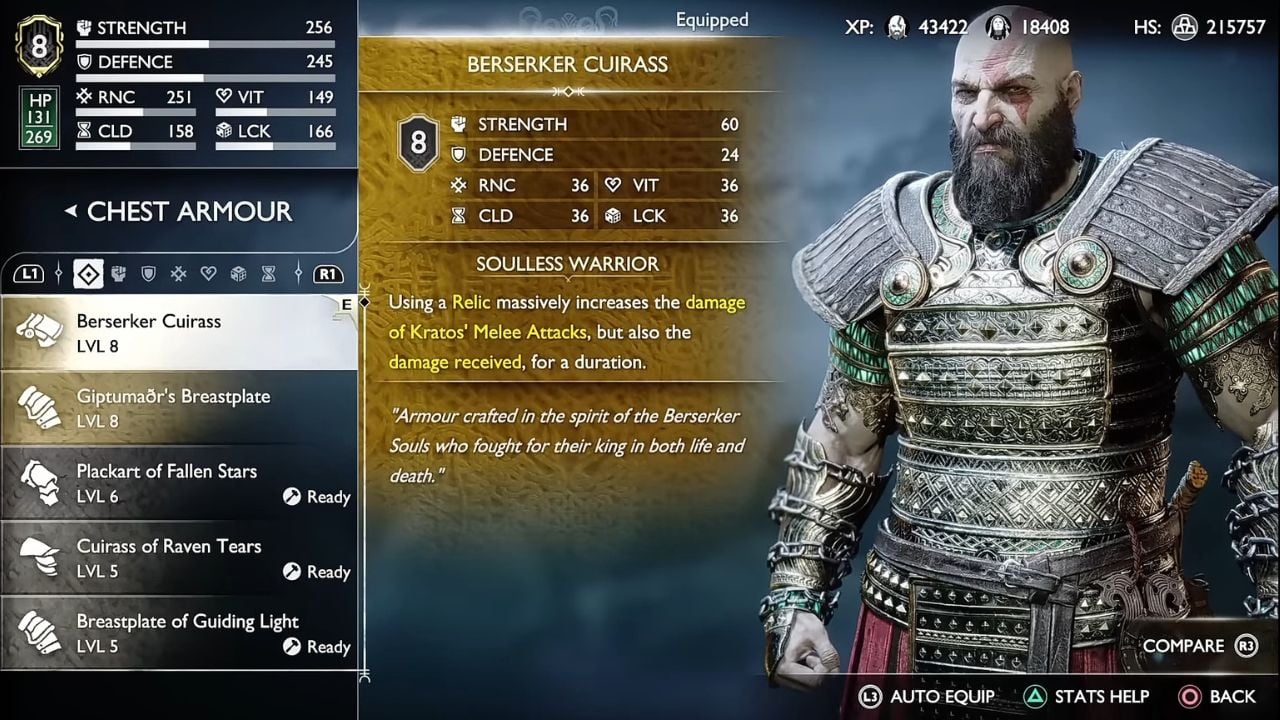The height and width of the screenshot is (720, 1280).
Task: Filter armour by the Strength fist icon
Action: tap(118, 273)
